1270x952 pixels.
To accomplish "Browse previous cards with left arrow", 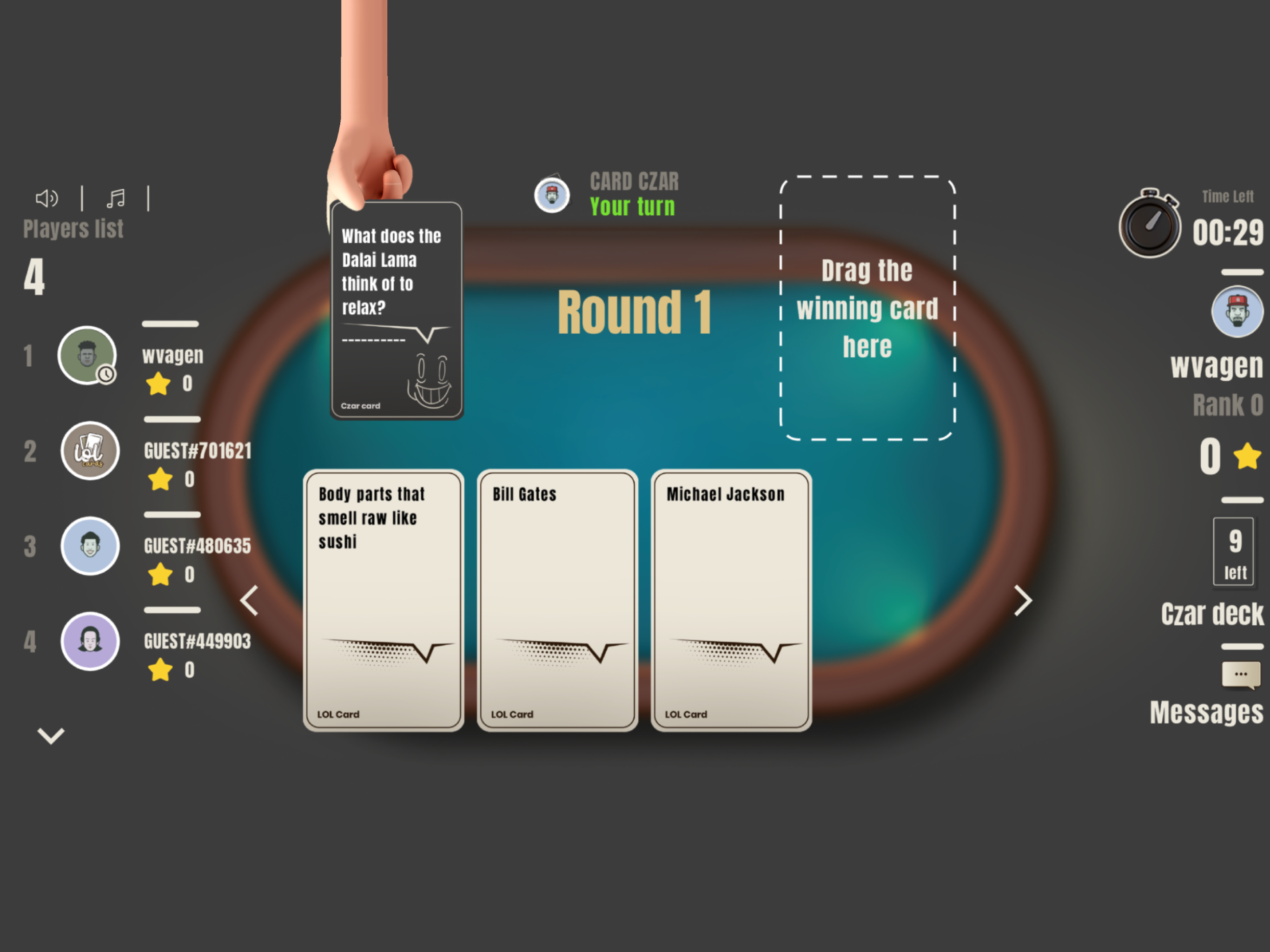I will coord(249,601).
